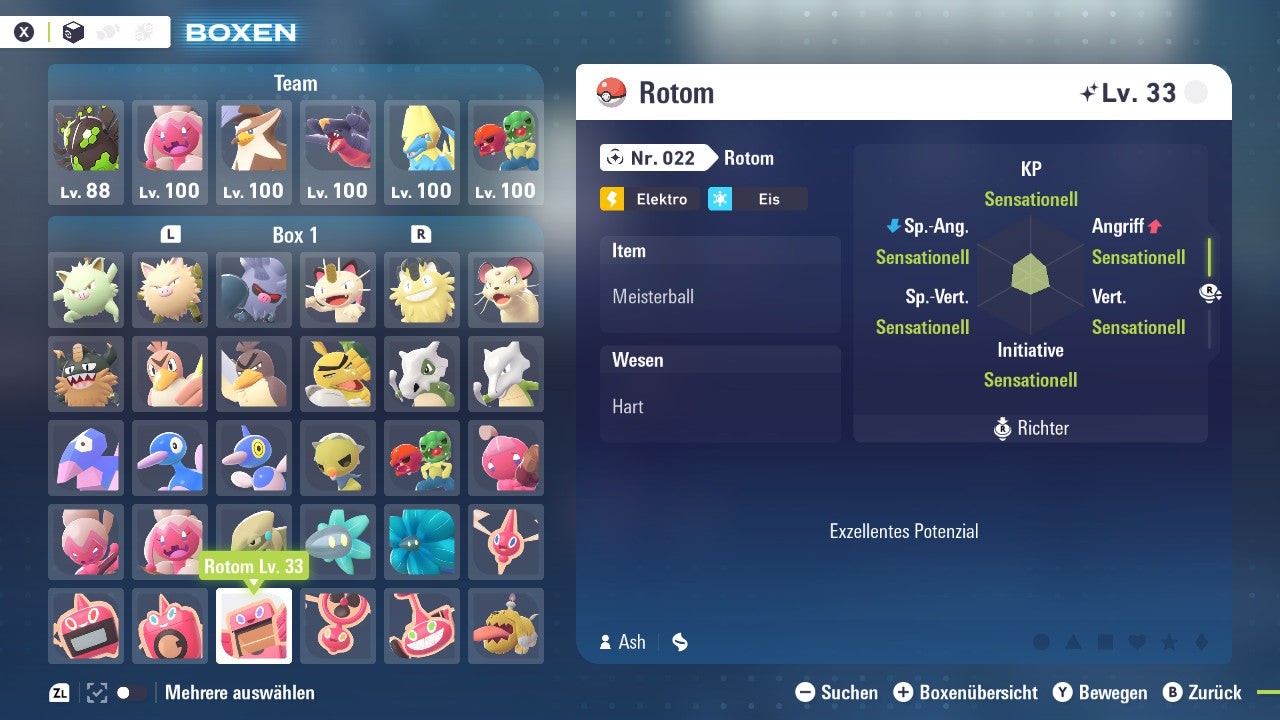
Task: Click the origin game mark beside Ash's name
Action: tap(679, 642)
